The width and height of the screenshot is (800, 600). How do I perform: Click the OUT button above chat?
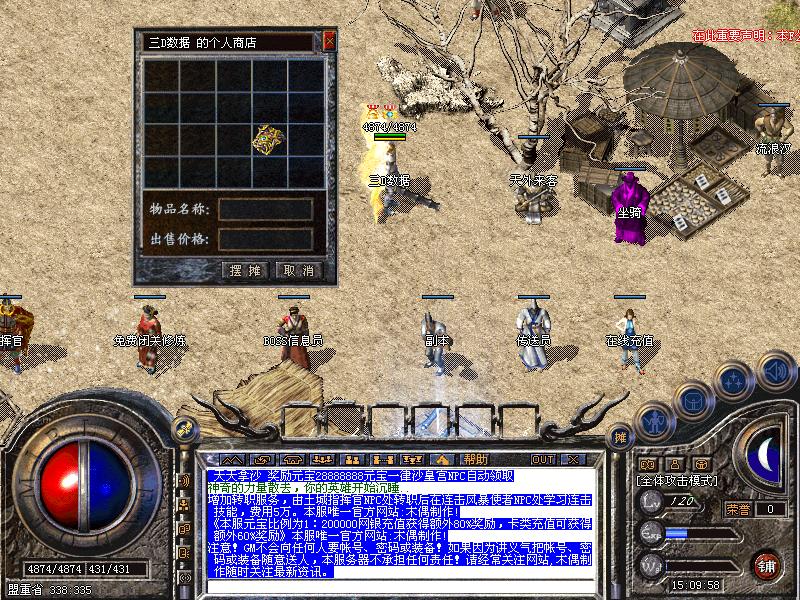[542, 459]
